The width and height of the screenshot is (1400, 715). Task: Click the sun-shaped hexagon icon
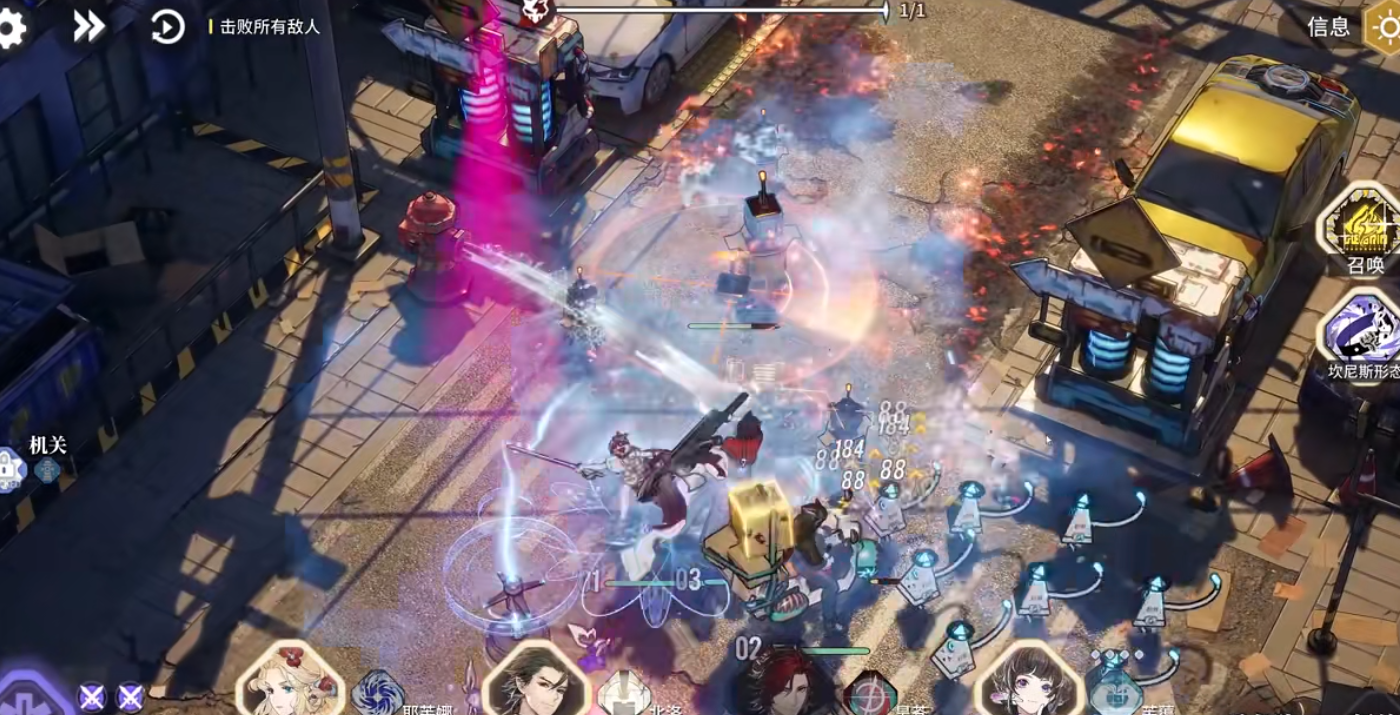[1385, 27]
